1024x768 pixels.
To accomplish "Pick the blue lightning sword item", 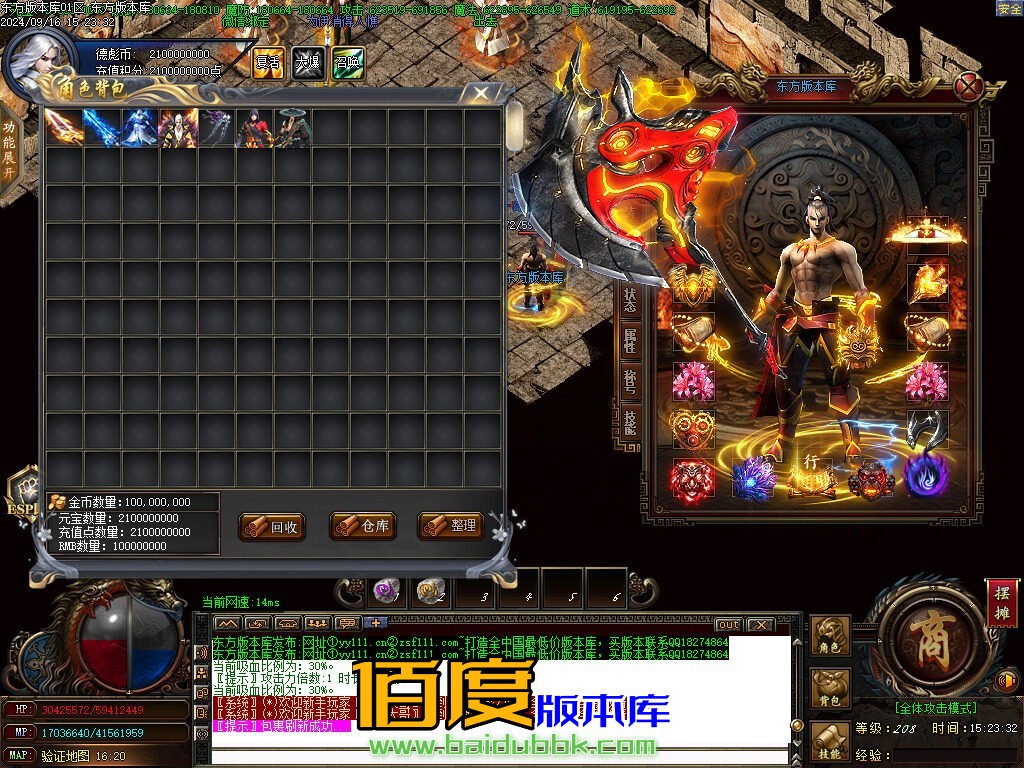I will tap(102, 128).
